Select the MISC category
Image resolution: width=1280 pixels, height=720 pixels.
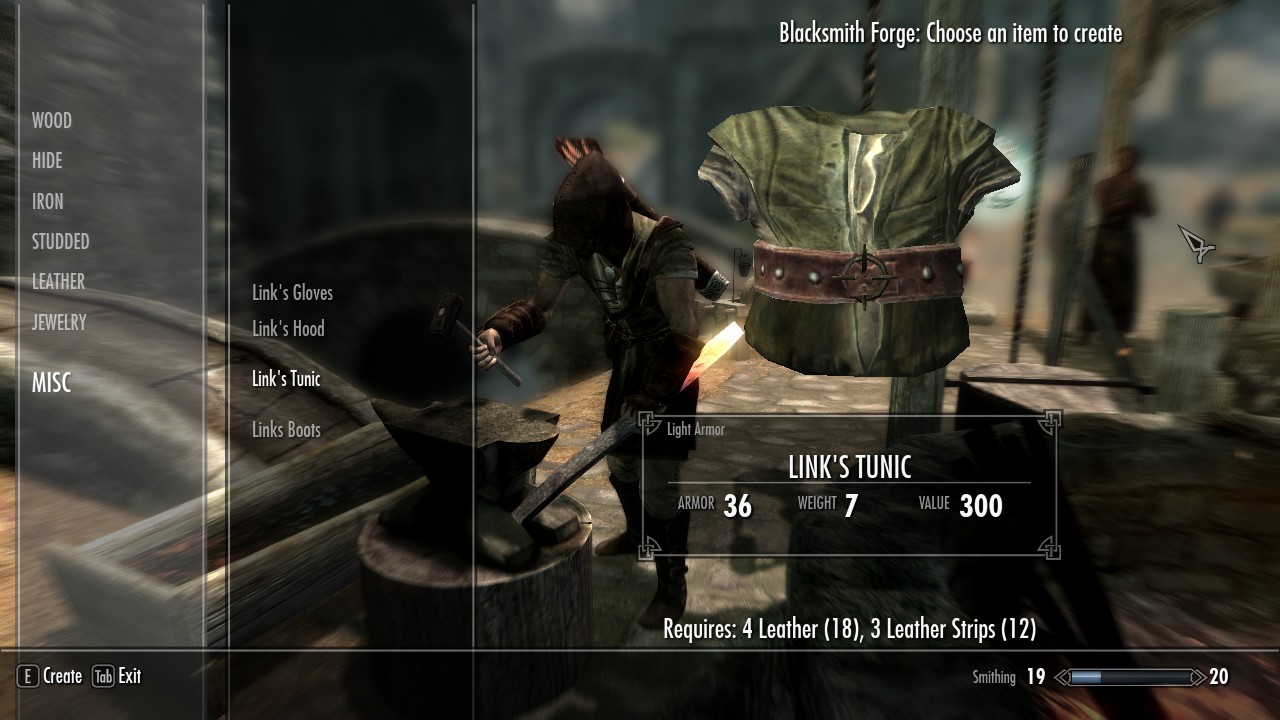pos(52,383)
